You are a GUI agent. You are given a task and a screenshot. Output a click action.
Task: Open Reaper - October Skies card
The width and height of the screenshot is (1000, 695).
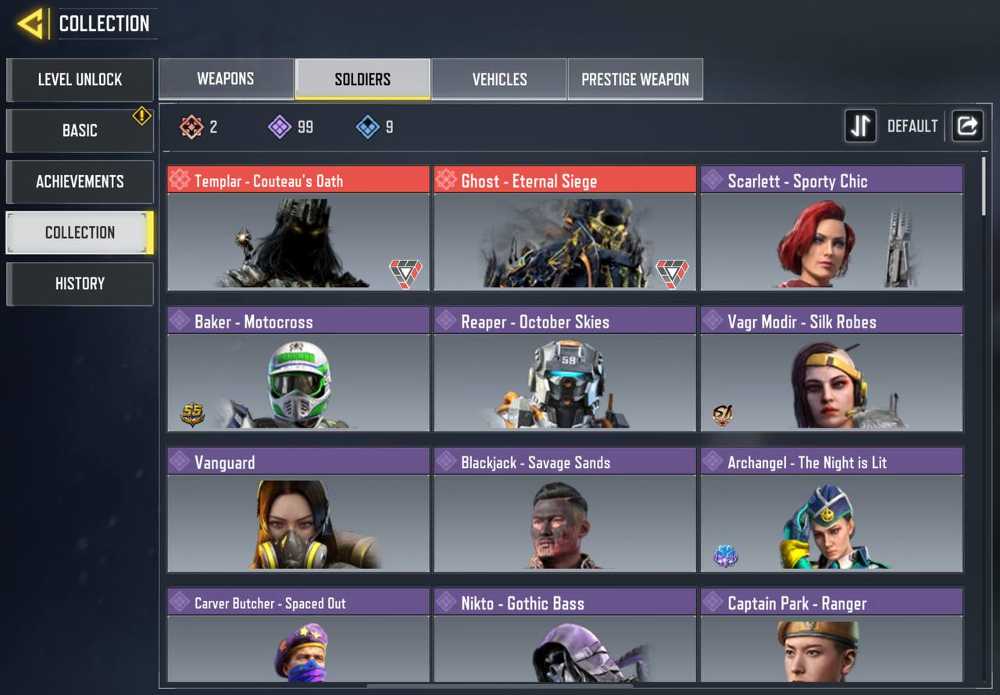(565, 369)
